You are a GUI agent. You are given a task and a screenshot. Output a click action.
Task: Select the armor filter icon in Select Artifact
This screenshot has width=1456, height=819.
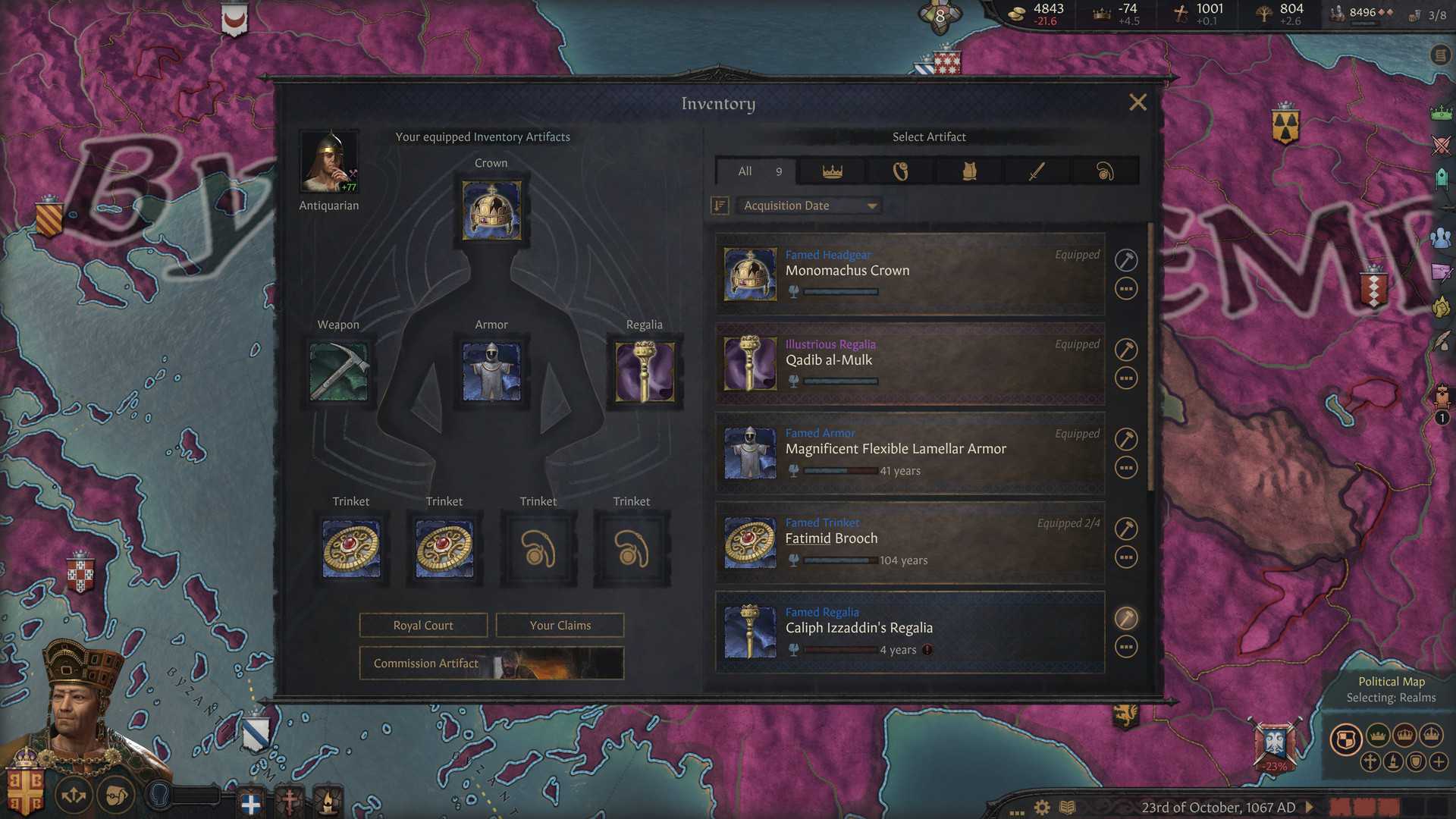click(968, 171)
